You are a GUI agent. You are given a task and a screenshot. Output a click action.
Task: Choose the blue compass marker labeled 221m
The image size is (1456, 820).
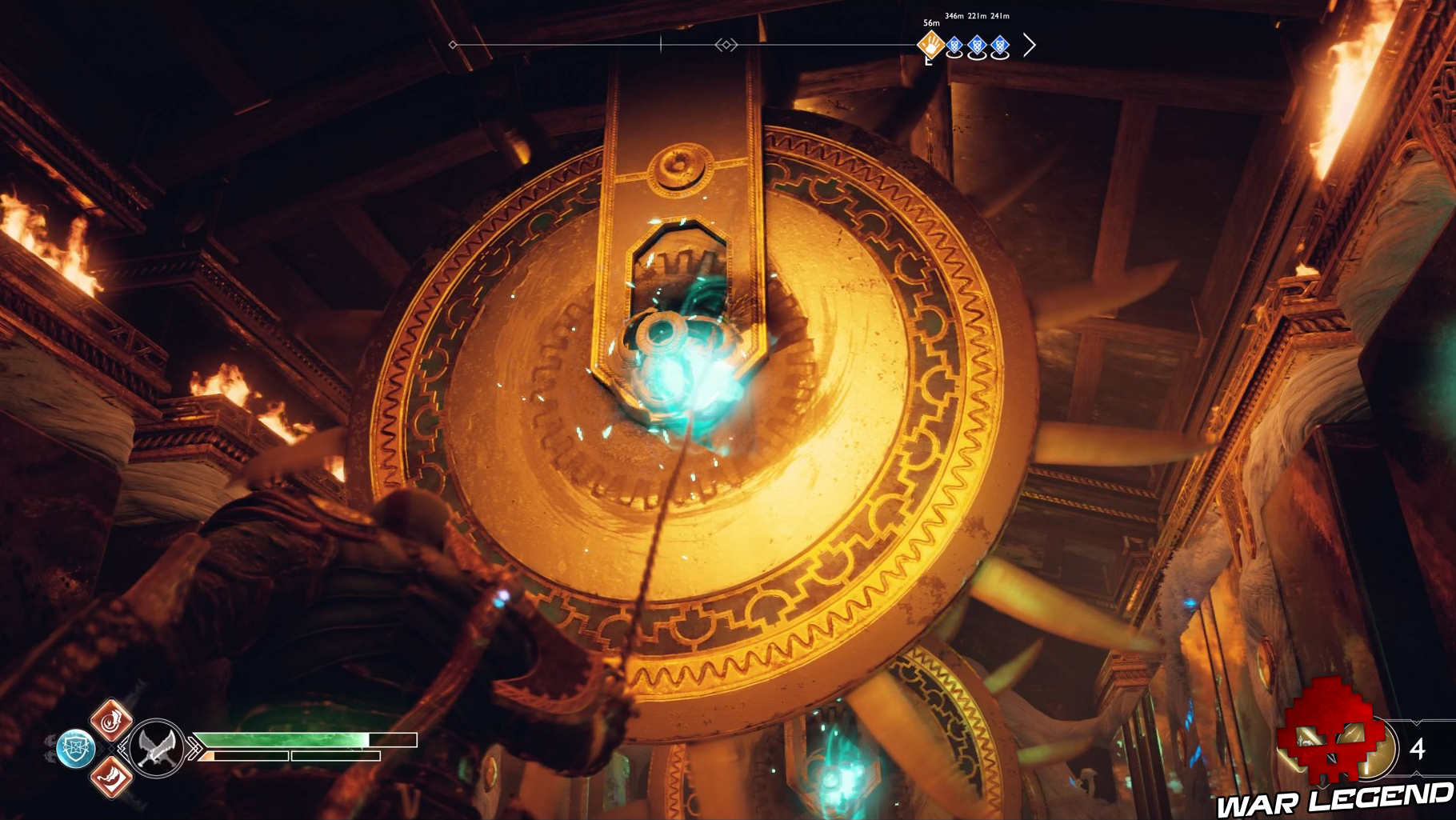977,46
